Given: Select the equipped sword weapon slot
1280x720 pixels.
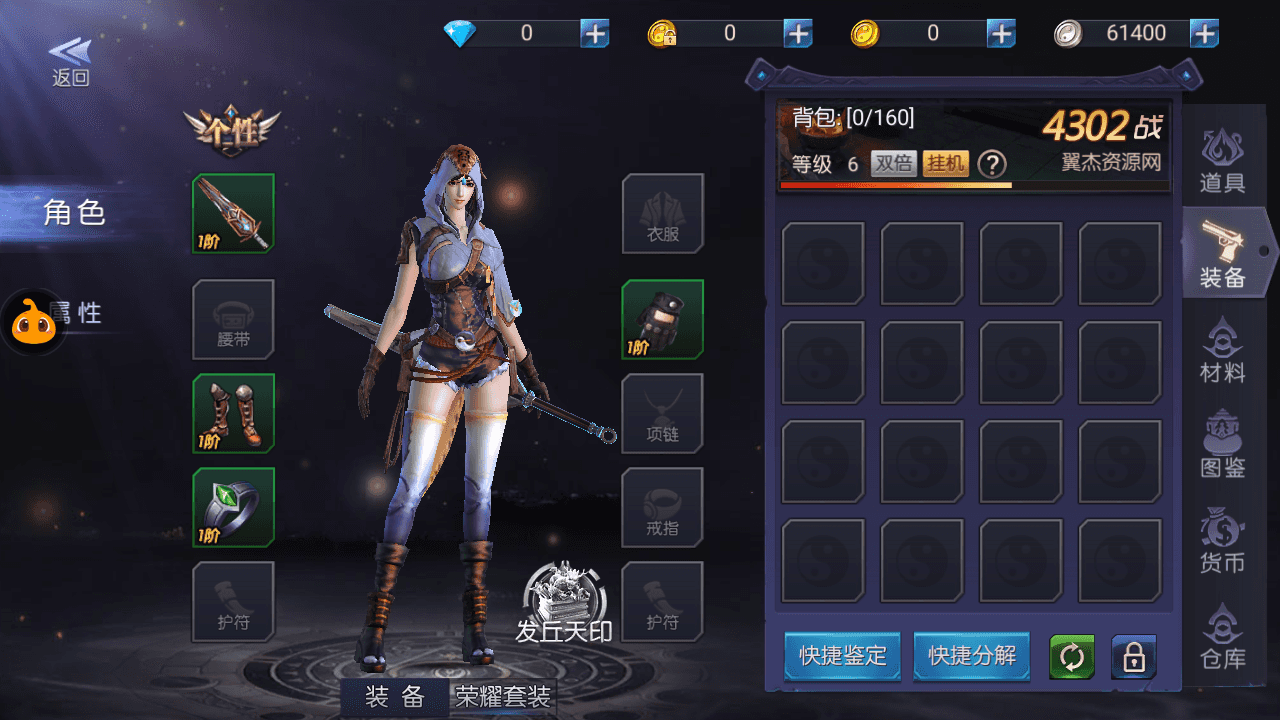Looking at the screenshot, I should [x=233, y=213].
